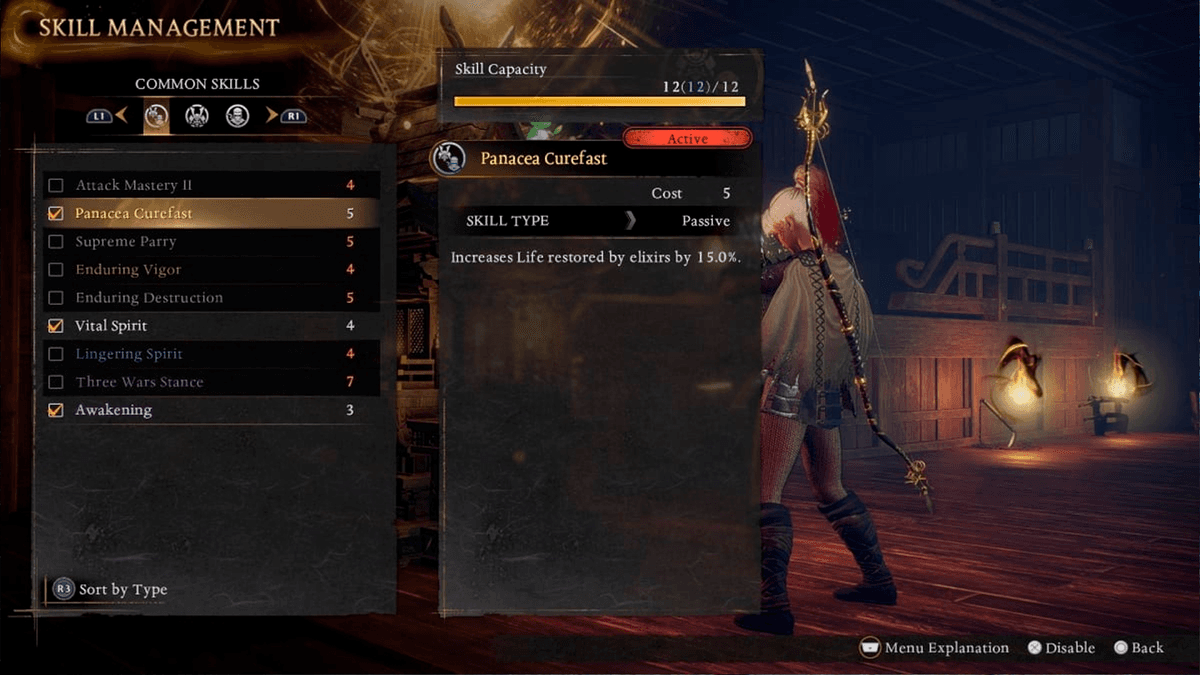Switch to the first common skills category icon
The image size is (1200, 675).
pos(156,116)
